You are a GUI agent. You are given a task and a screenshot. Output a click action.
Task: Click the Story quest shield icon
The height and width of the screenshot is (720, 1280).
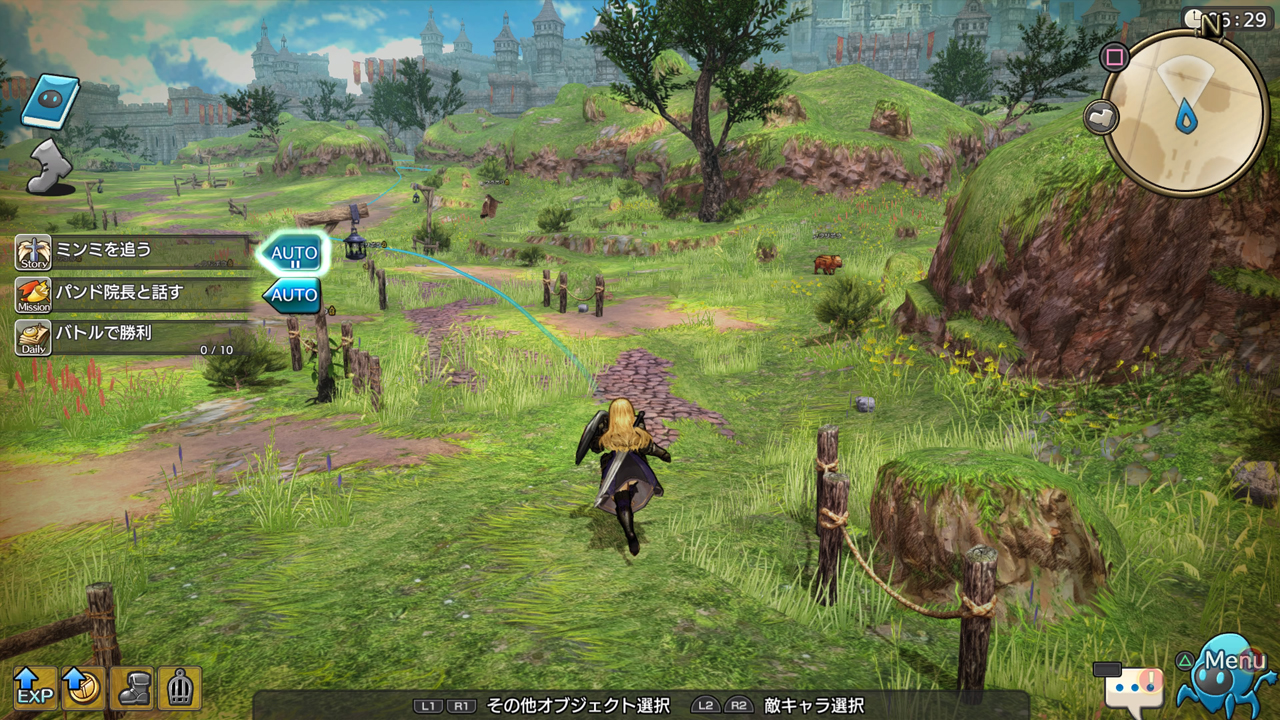pyautogui.click(x=33, y=250)
